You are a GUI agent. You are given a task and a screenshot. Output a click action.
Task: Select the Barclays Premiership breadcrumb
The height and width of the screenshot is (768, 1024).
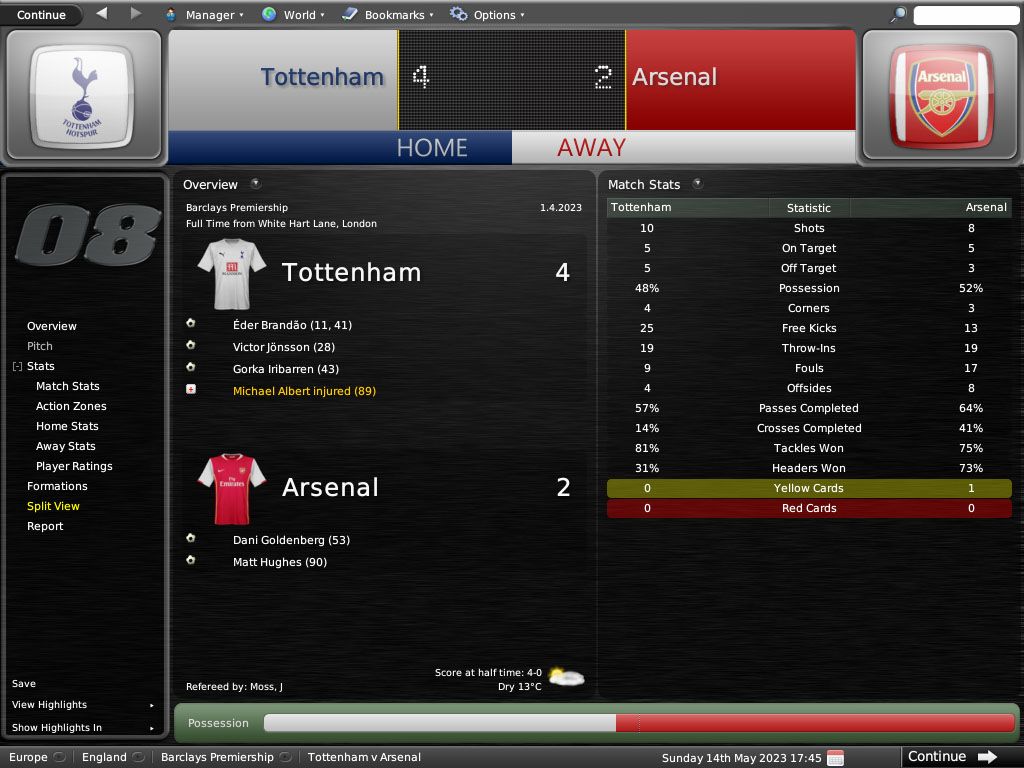pyautogui.click(x=217, y=757)
